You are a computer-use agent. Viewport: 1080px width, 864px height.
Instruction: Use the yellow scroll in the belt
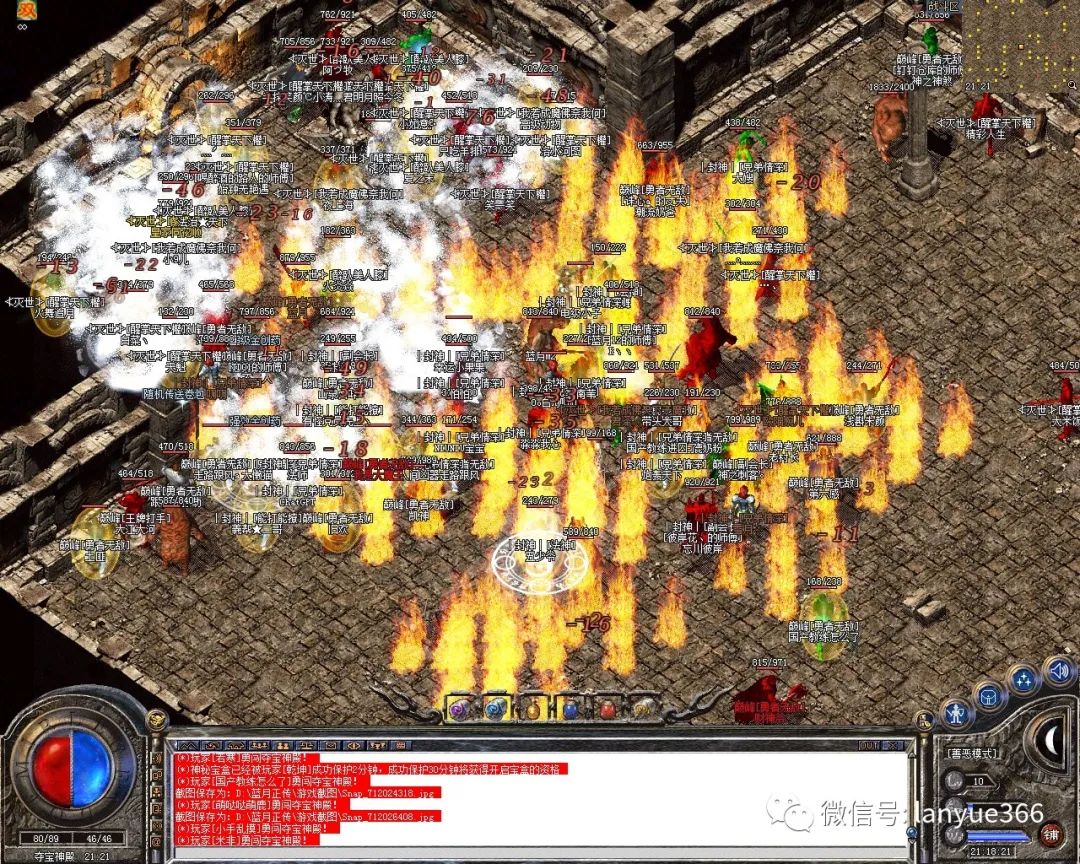pos(643,708)
